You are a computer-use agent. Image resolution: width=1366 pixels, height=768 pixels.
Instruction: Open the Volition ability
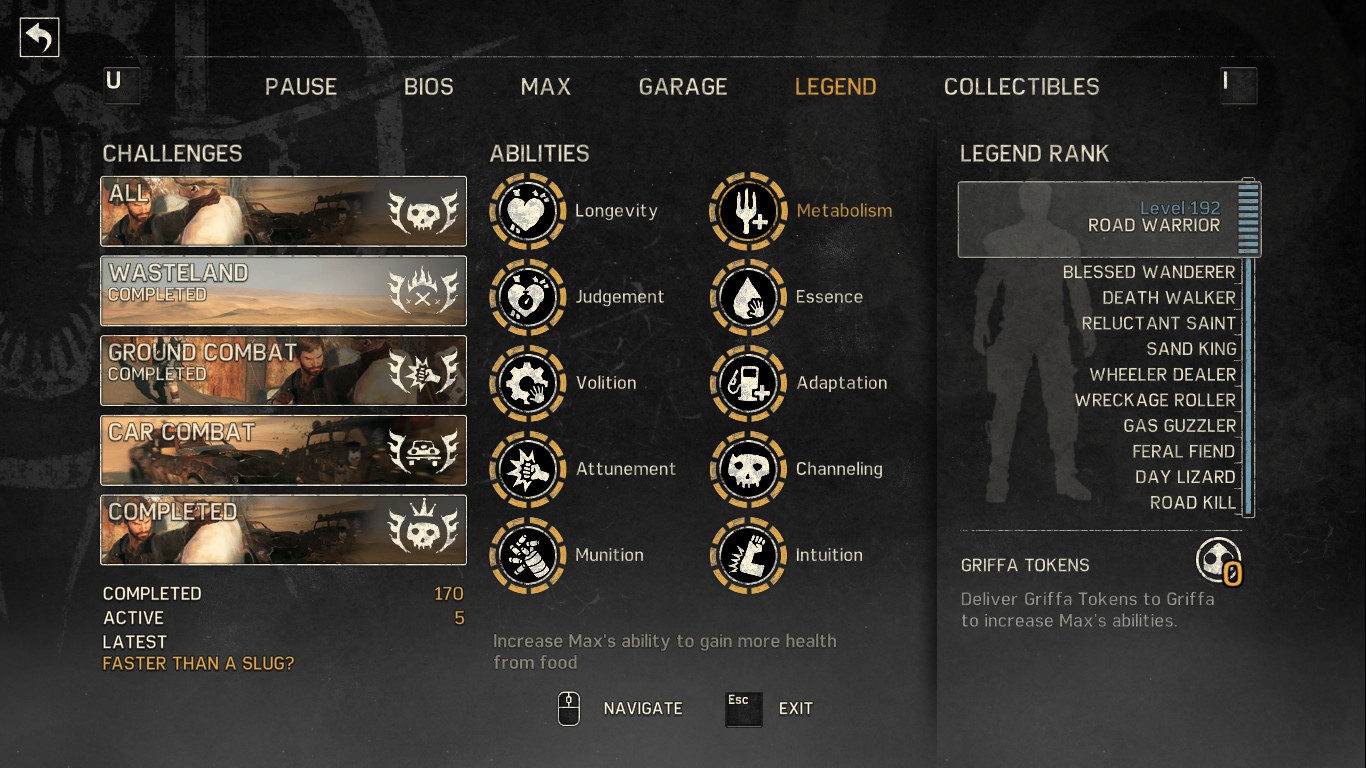tap(527, 383)
